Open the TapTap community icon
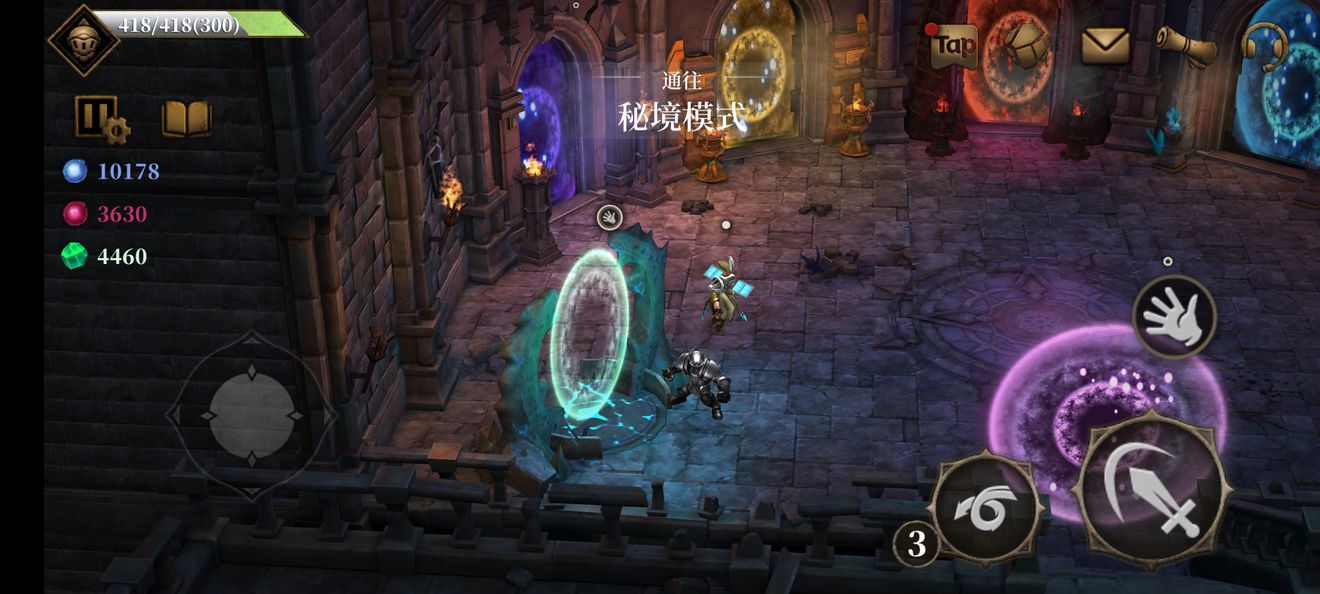The height and width of the screenshot is (594, 1320). (953, 45)
